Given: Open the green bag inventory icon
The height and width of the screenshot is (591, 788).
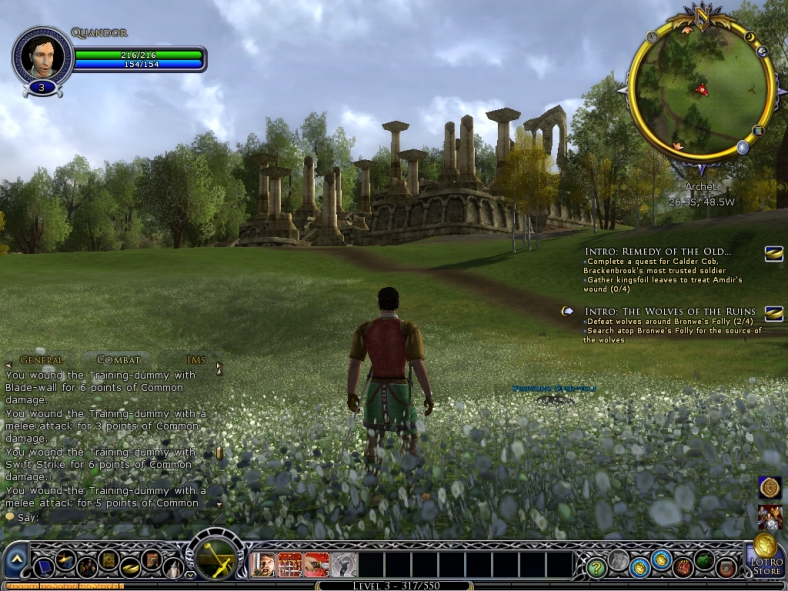Looking at the screenshot, I should (705, 562).
